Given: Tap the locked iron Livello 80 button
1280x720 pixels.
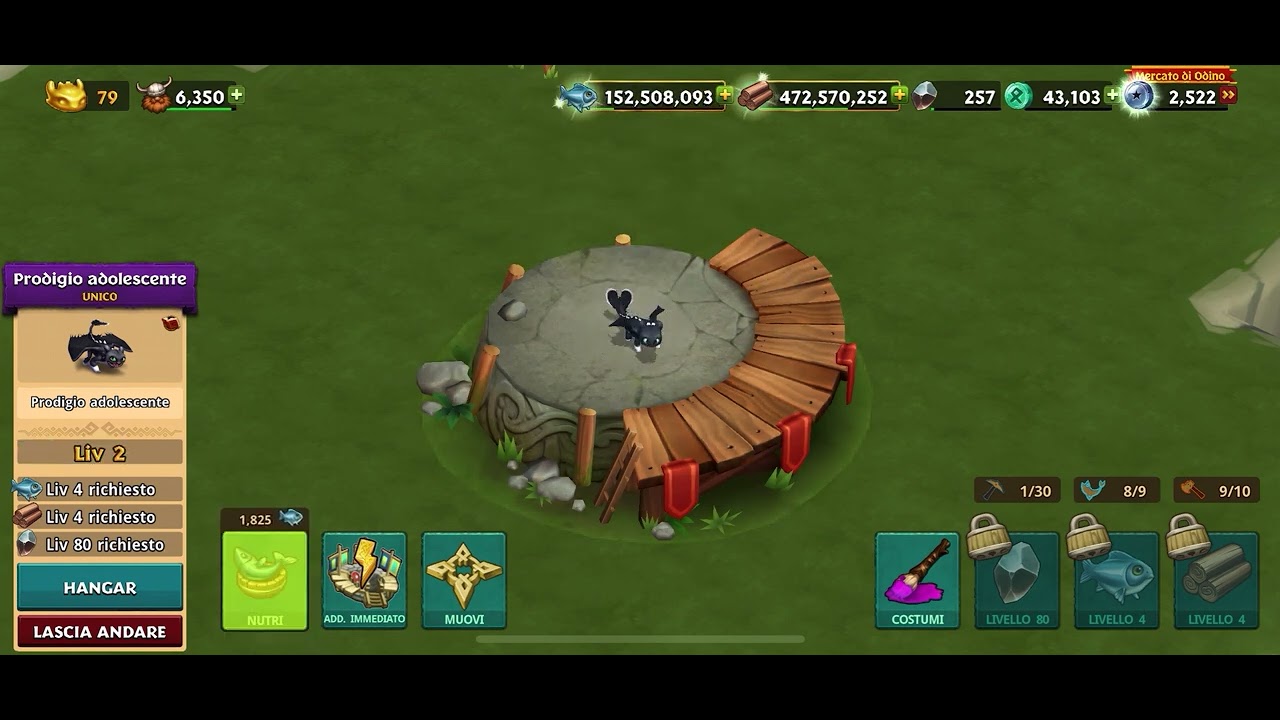Looking at the screenshot, I should click(x=1017, y=579).
